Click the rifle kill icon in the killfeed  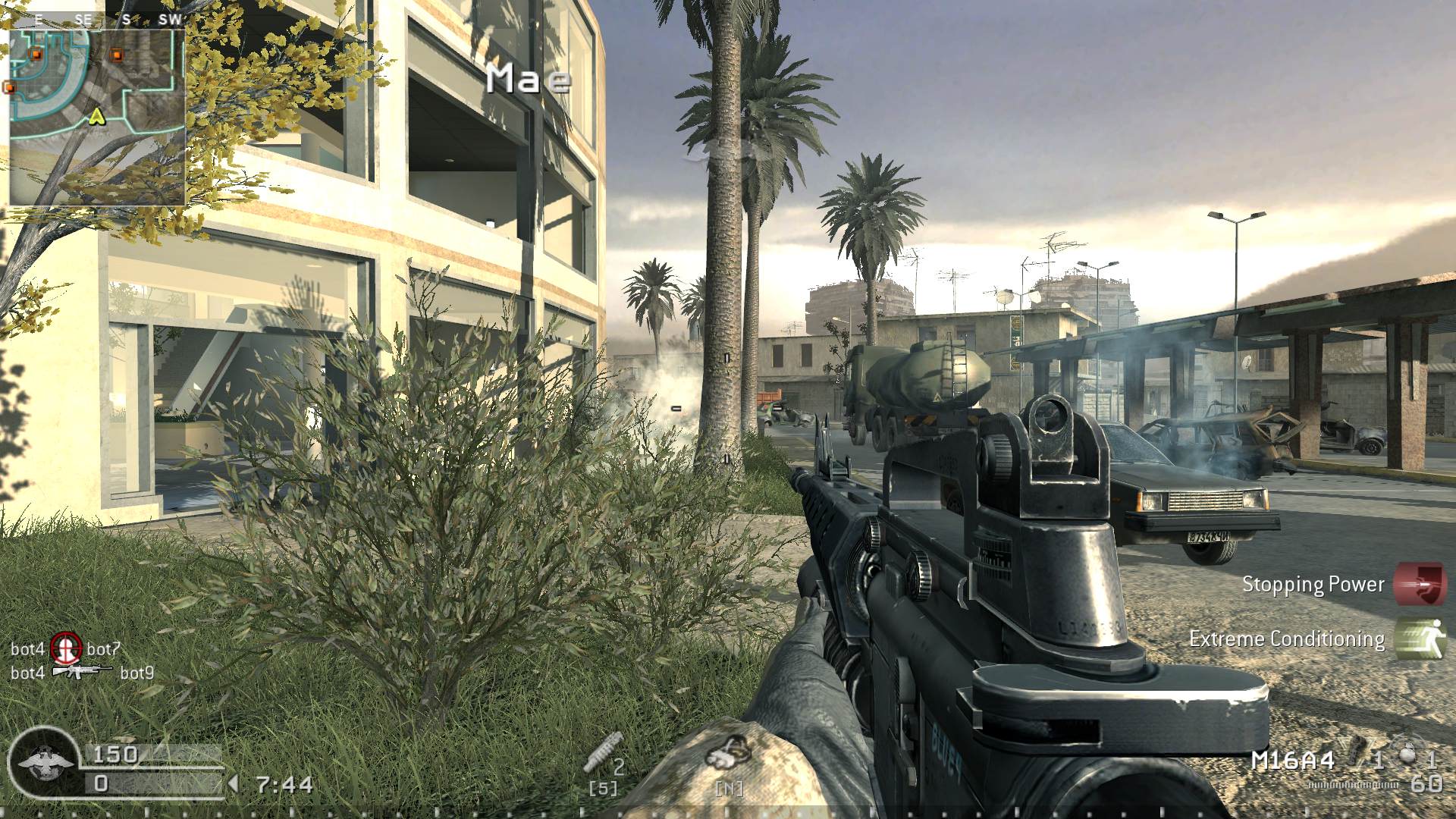[85, 670]
